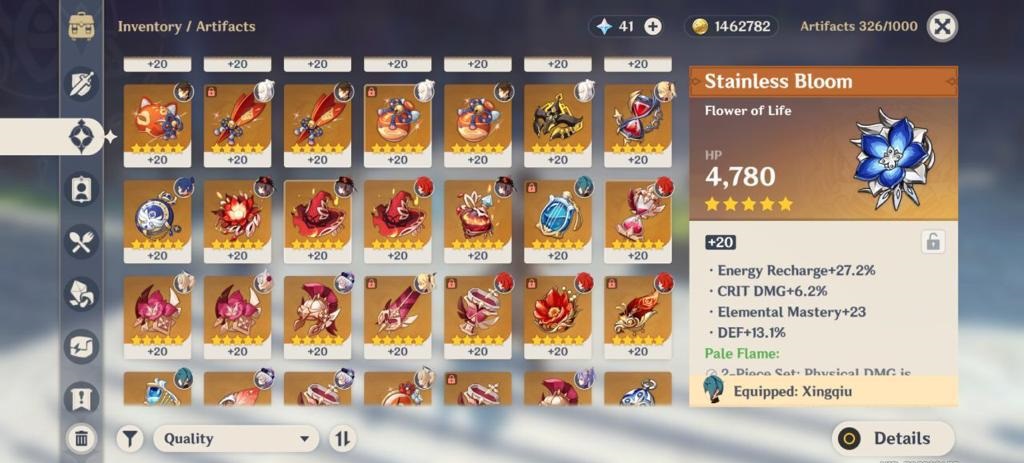Screen dimensions: 1024x463
Task: Open the trash can to delete artifacts
Action: [82, 437]
